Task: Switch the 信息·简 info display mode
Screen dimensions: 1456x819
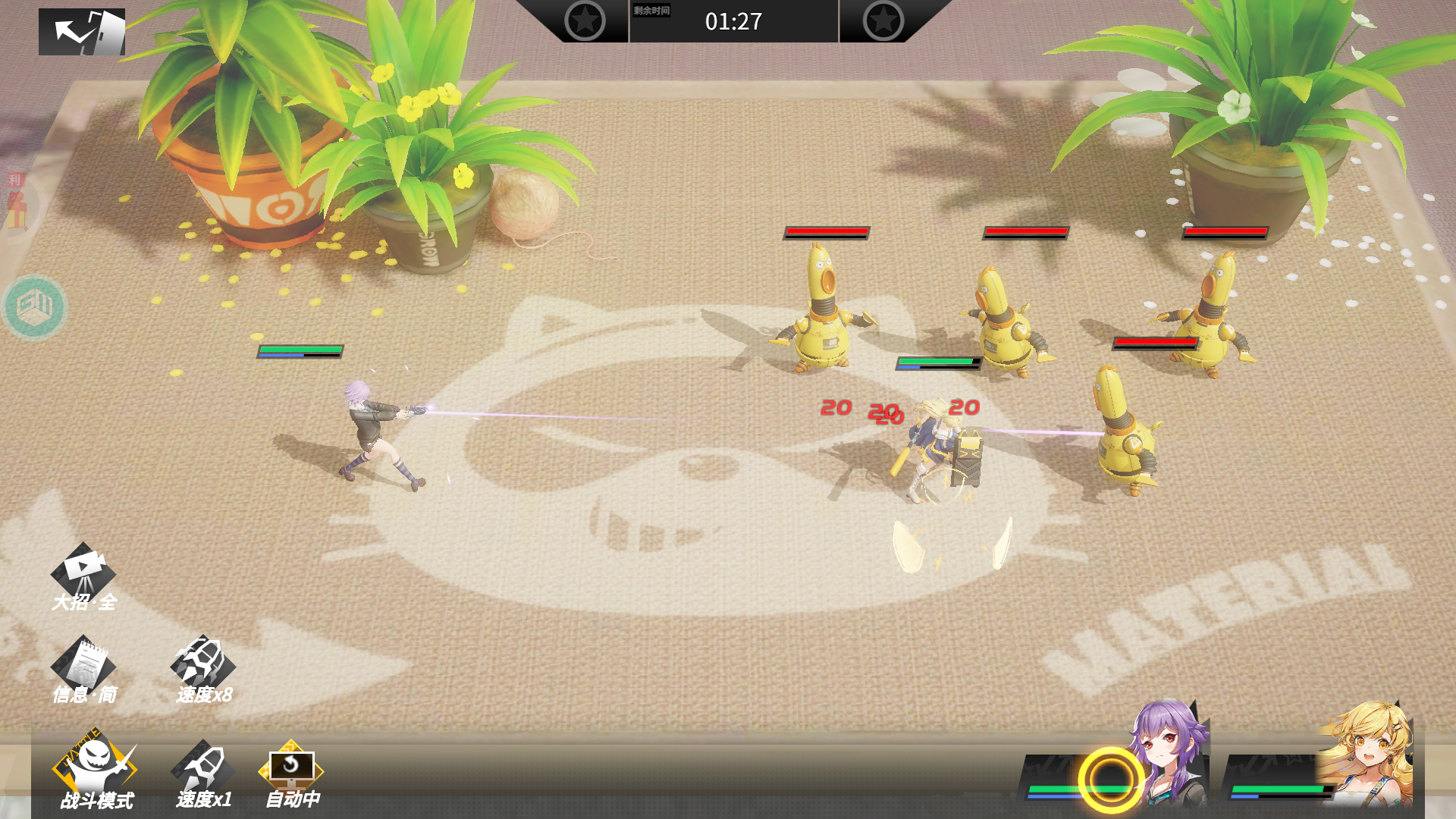Action: click(83, 670)
